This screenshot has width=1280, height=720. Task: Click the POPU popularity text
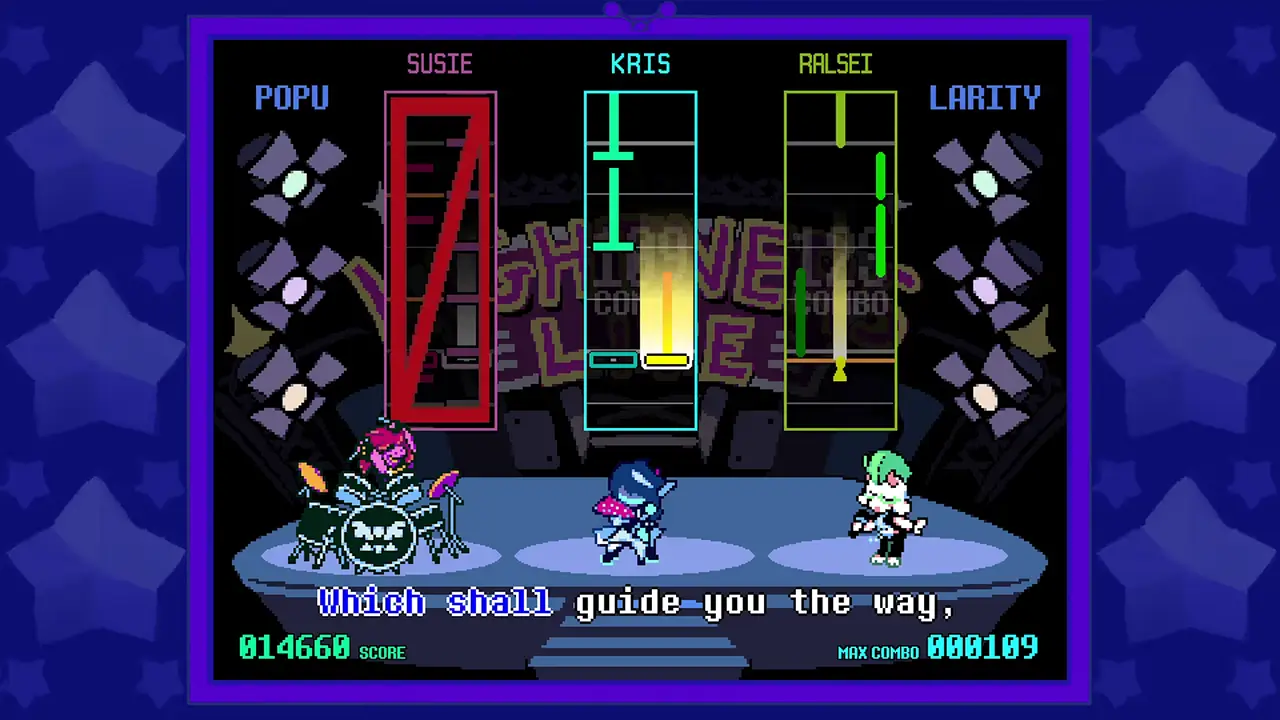point(292,97)
